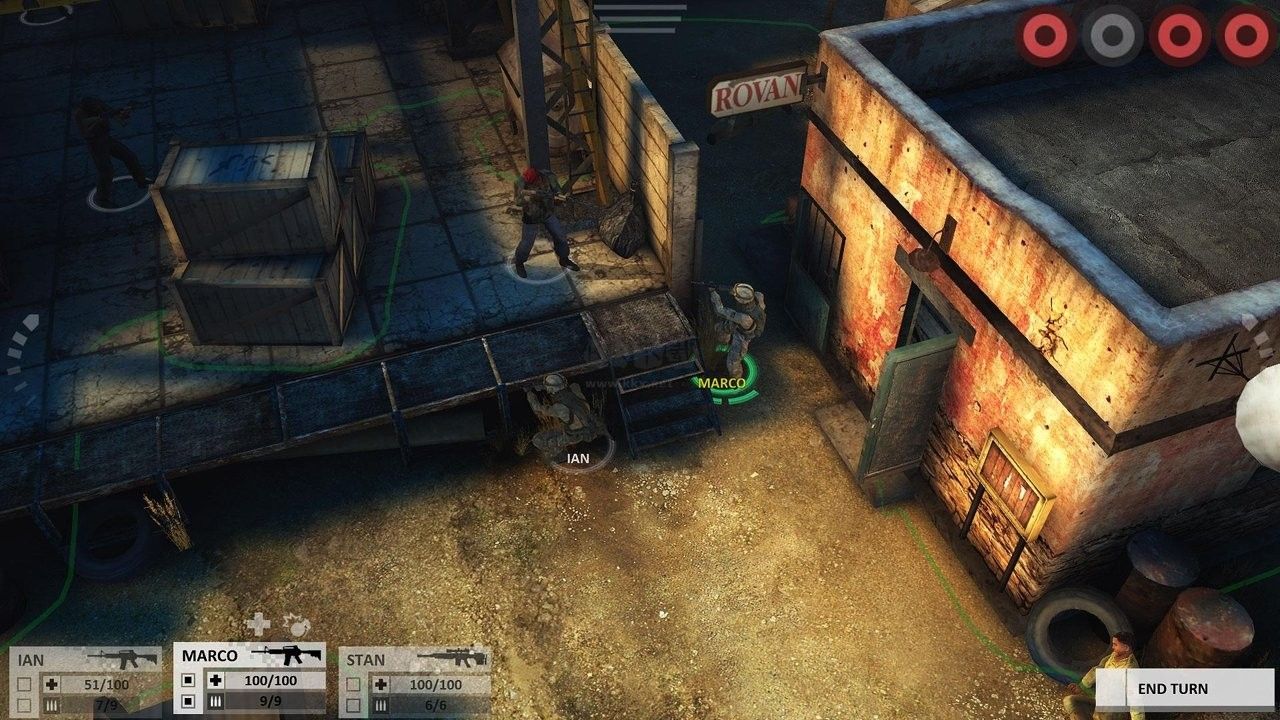Click the ROVAN street sign
This screenshot has width=1280, height=720.
click(x=757, y=92)
